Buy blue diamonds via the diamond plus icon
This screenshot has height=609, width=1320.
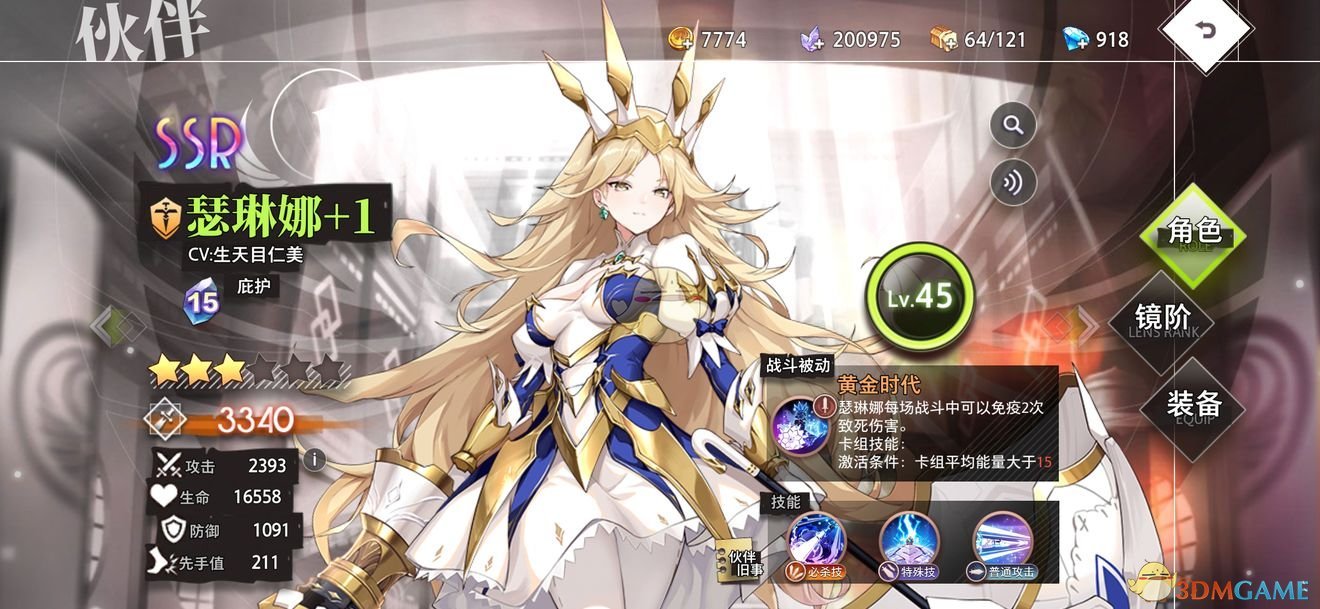coord(1074,39)
